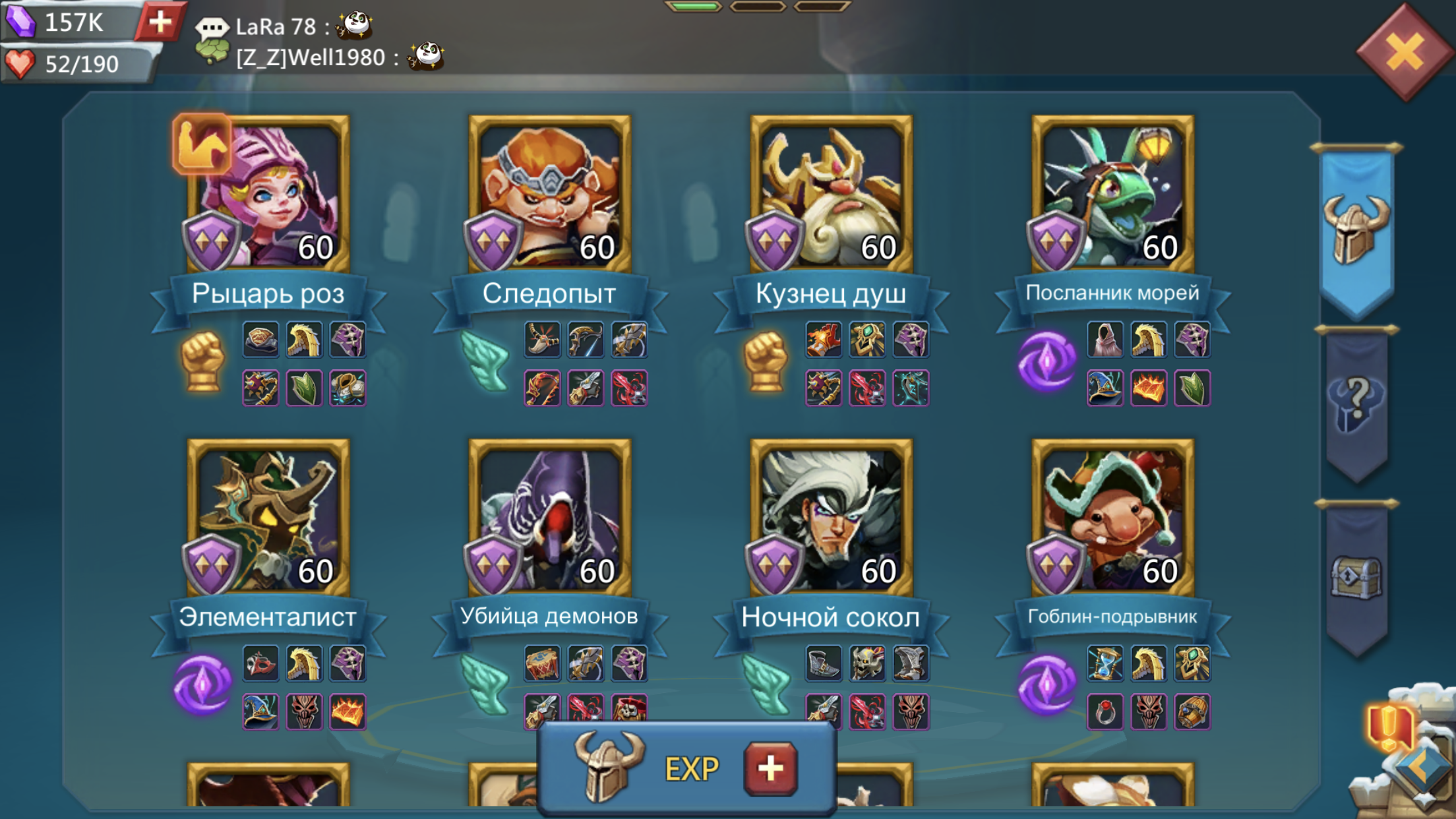Pick the Элементалист hero portrait
This screenshot has width=1456, height=819.
[x=269, y=518]
